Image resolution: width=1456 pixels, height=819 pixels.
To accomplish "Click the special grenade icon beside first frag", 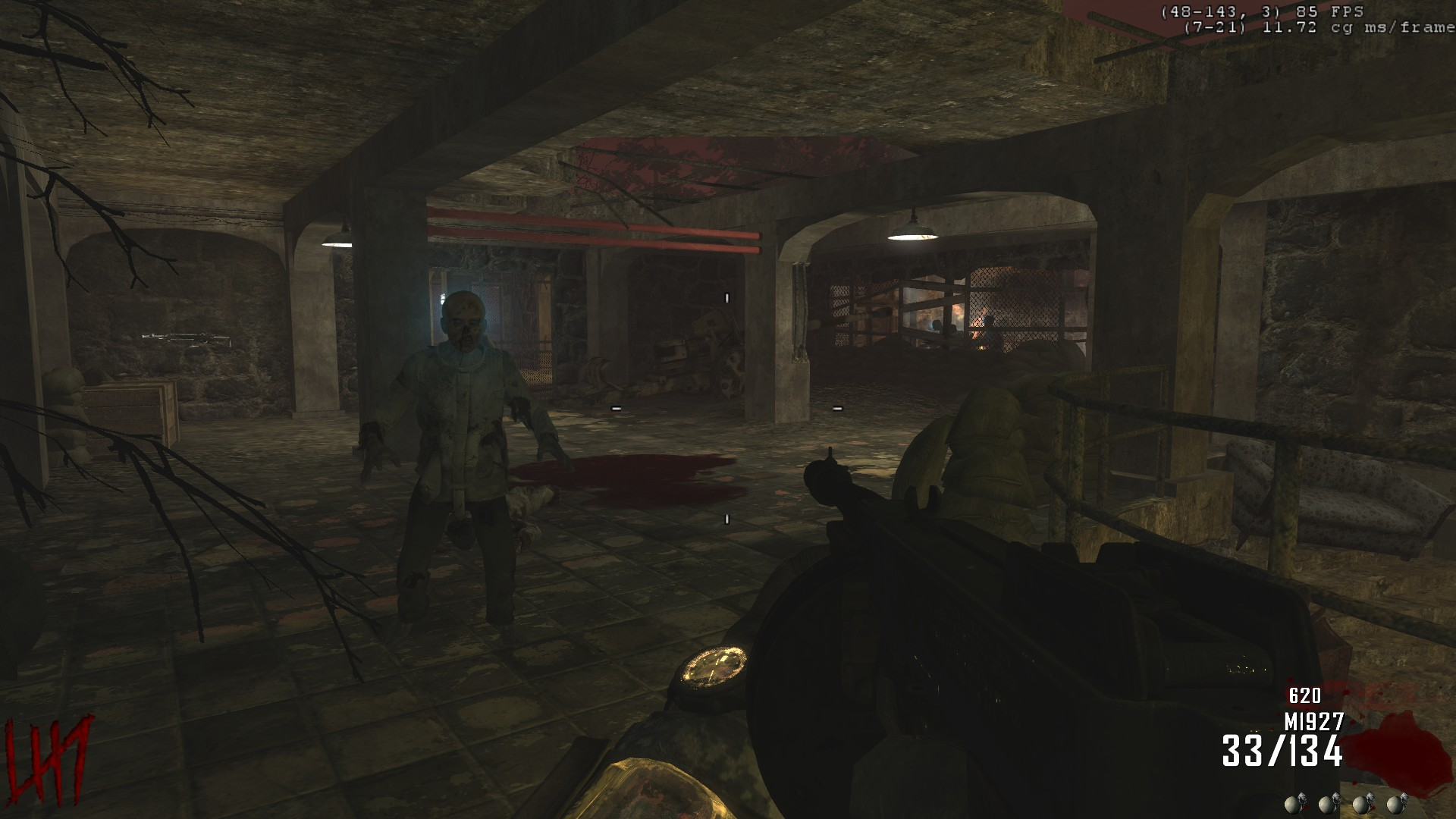I will coord(1303,799).
